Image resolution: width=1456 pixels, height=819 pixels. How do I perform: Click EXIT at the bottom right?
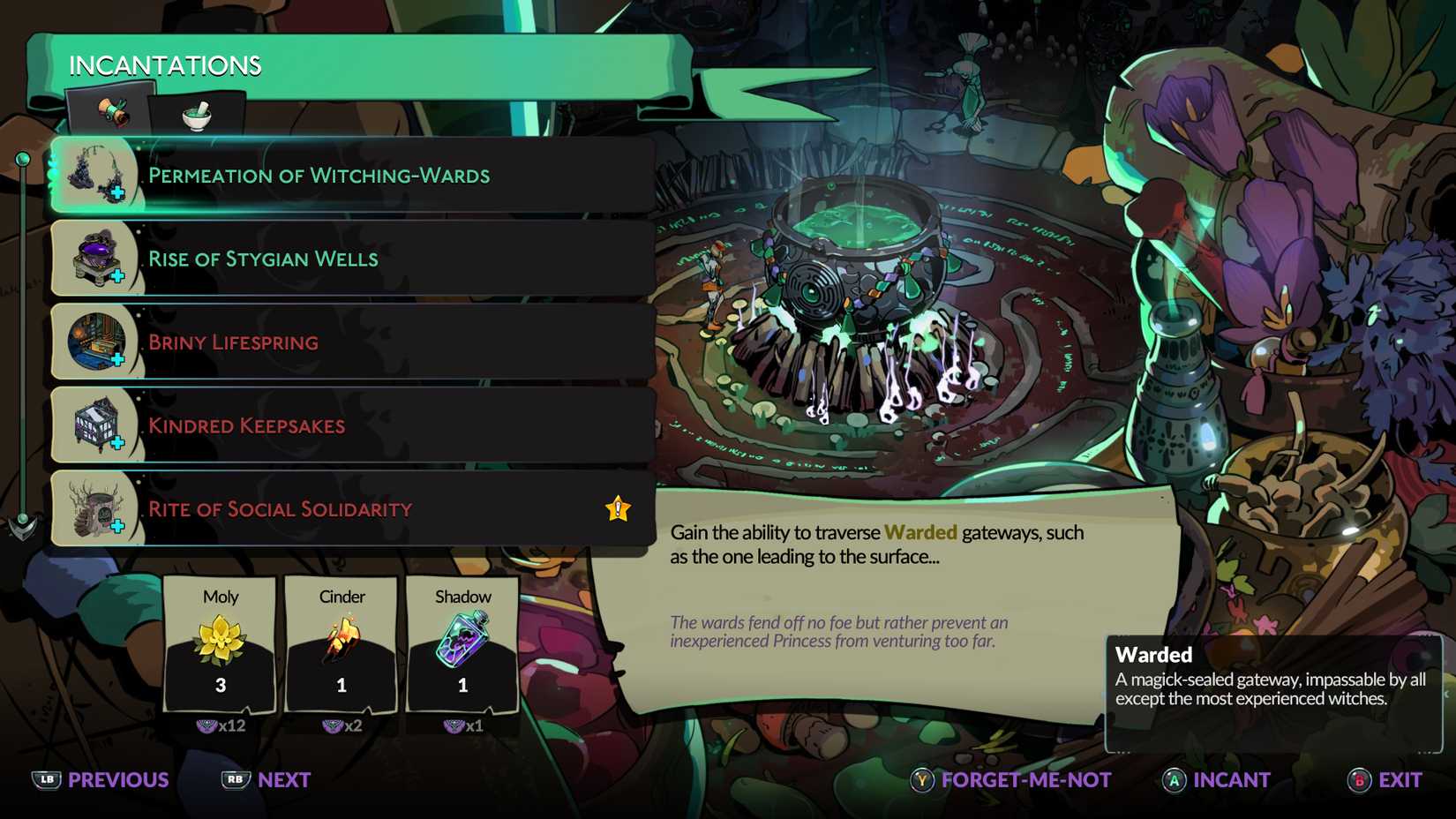[1400, 780]
